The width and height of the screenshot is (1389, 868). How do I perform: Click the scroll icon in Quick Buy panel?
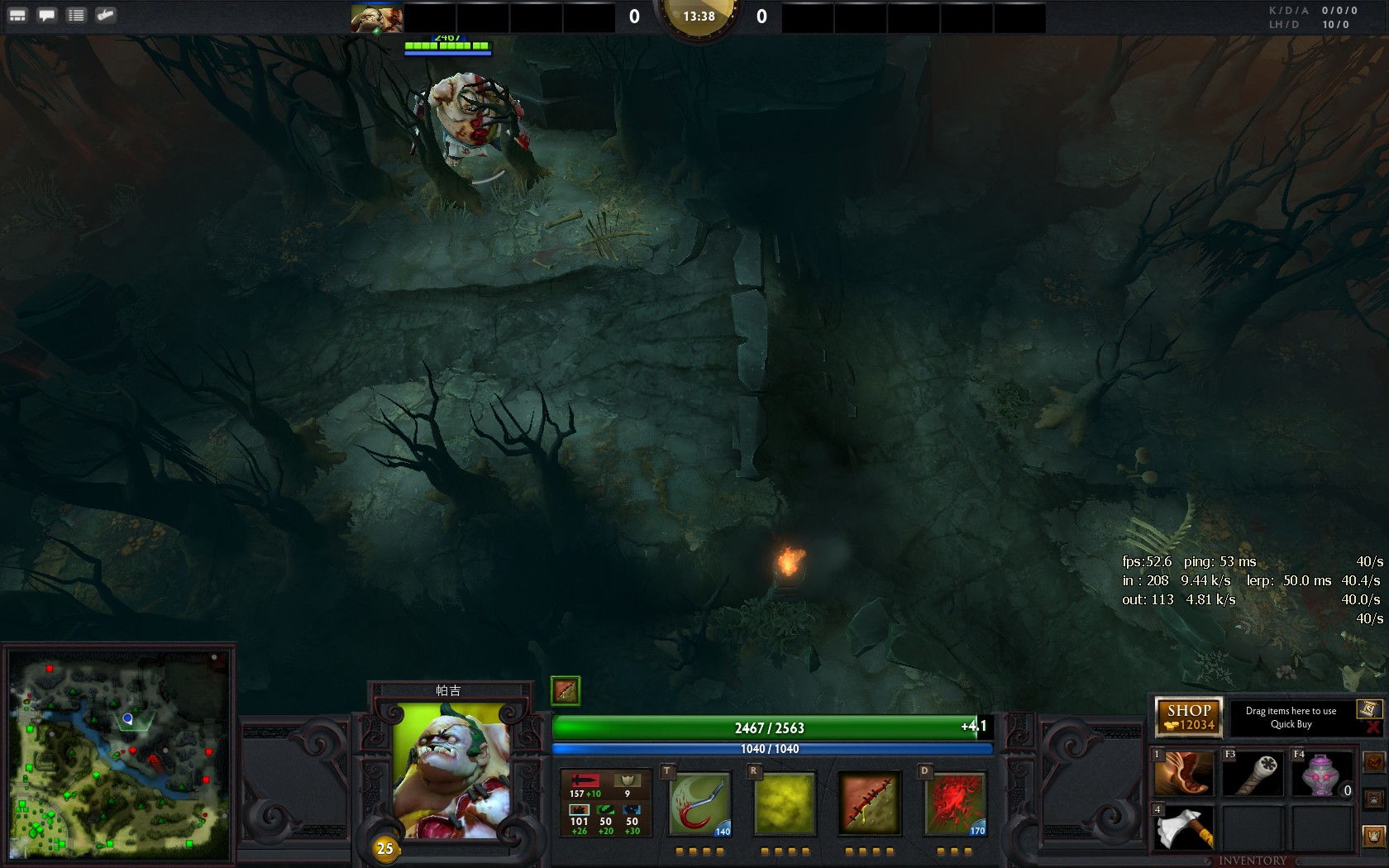point(1369,708)
